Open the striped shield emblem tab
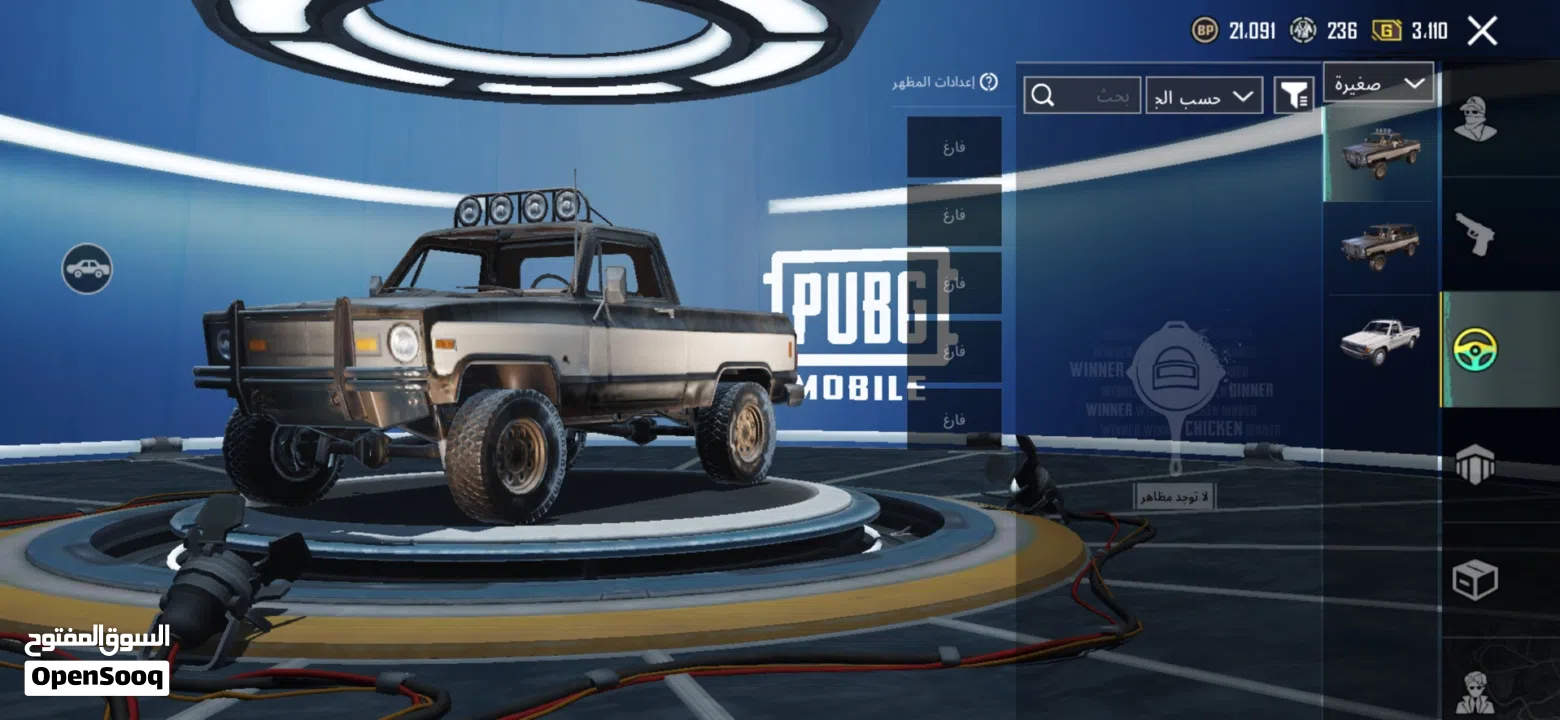1560x720 pixels. point(1475,464)
